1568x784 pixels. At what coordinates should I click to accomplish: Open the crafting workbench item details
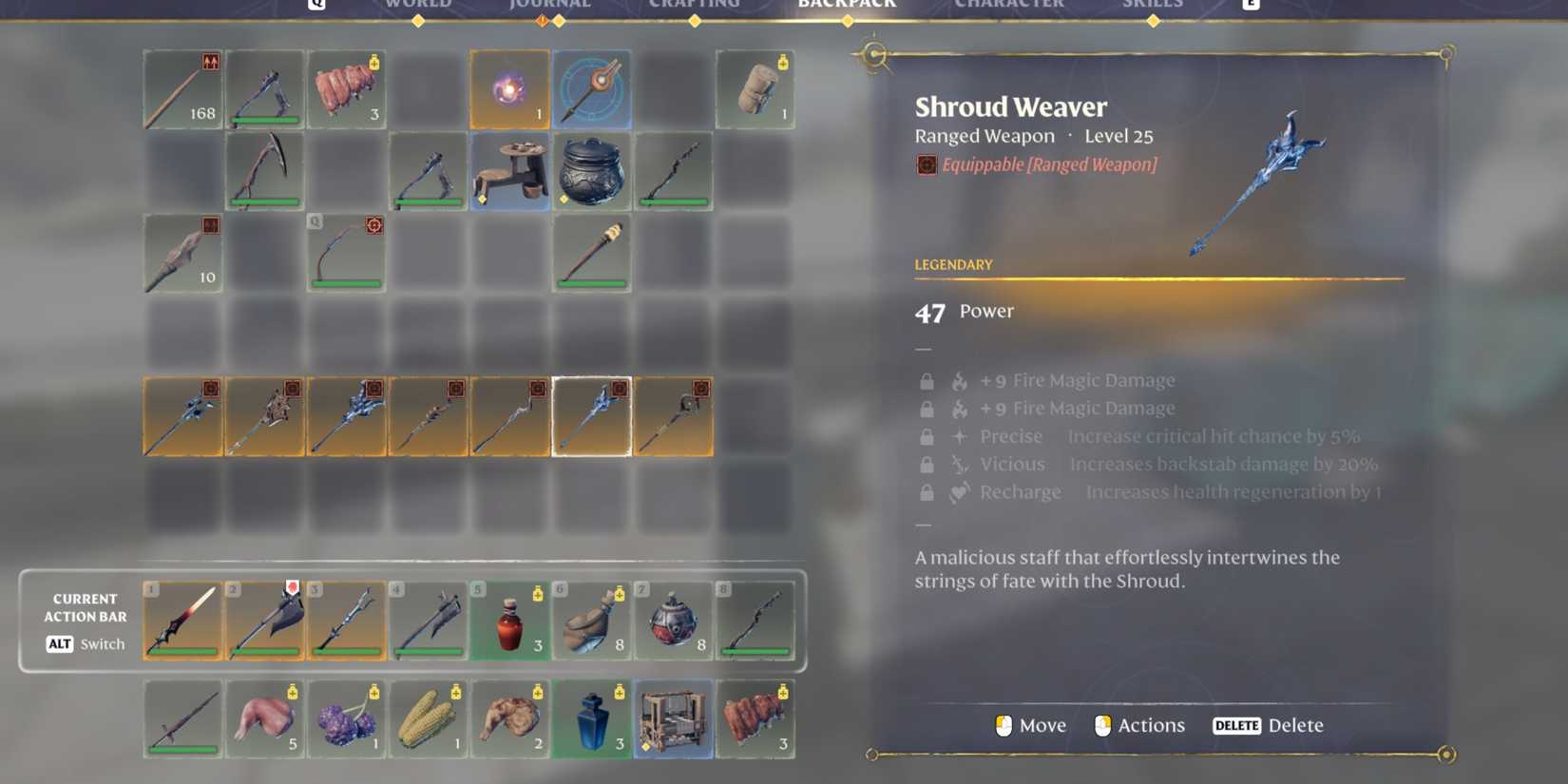tap(675, 720)
